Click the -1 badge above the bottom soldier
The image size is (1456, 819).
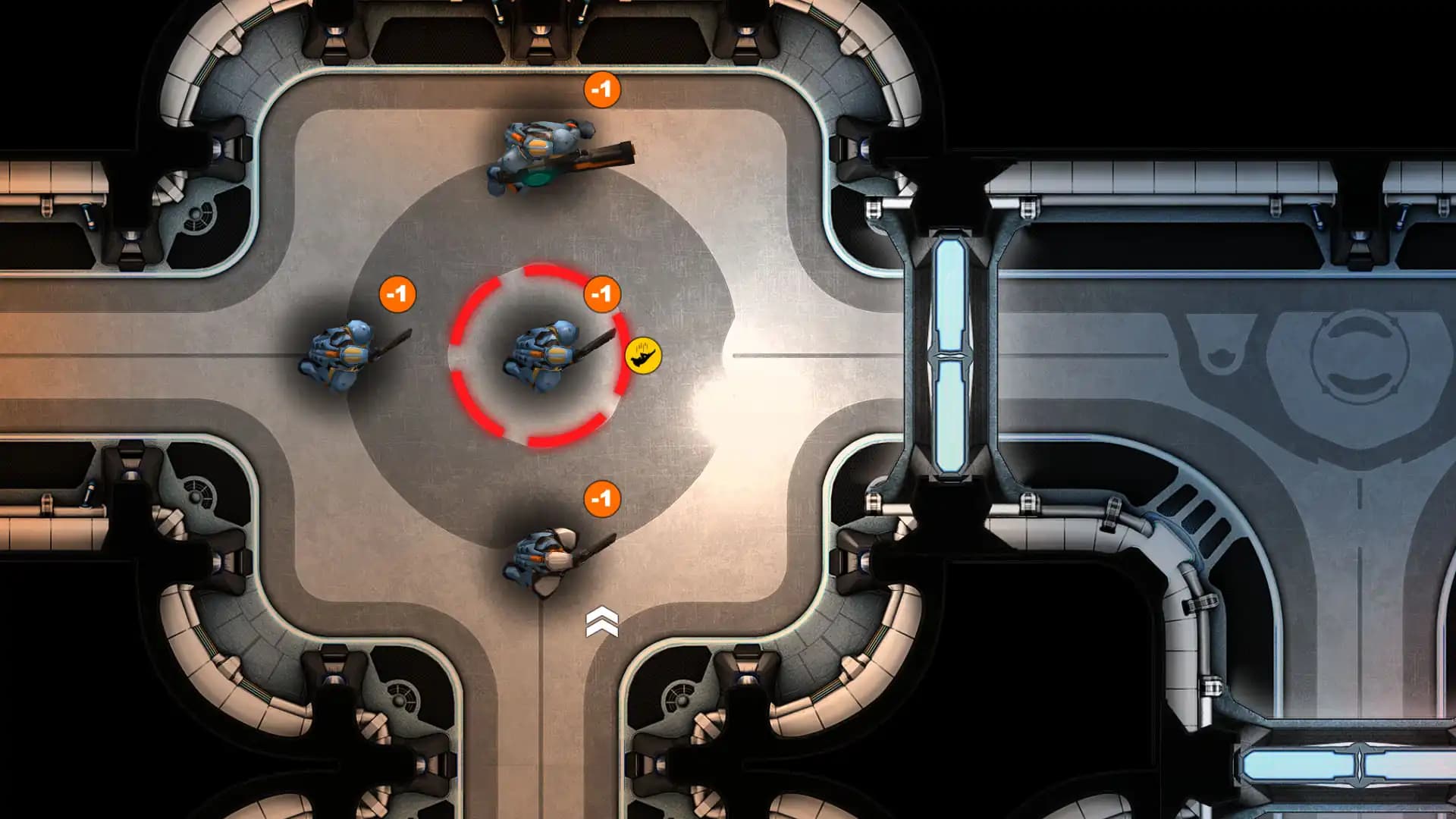(601, 500)
